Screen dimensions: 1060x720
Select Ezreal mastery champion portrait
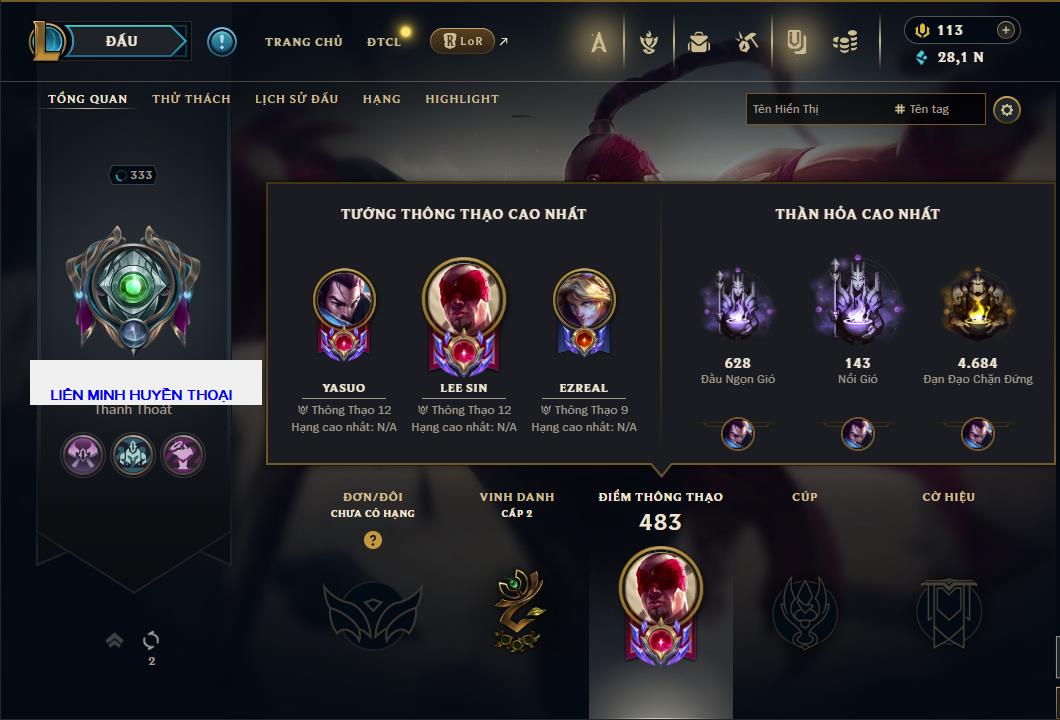coord(584,299)
